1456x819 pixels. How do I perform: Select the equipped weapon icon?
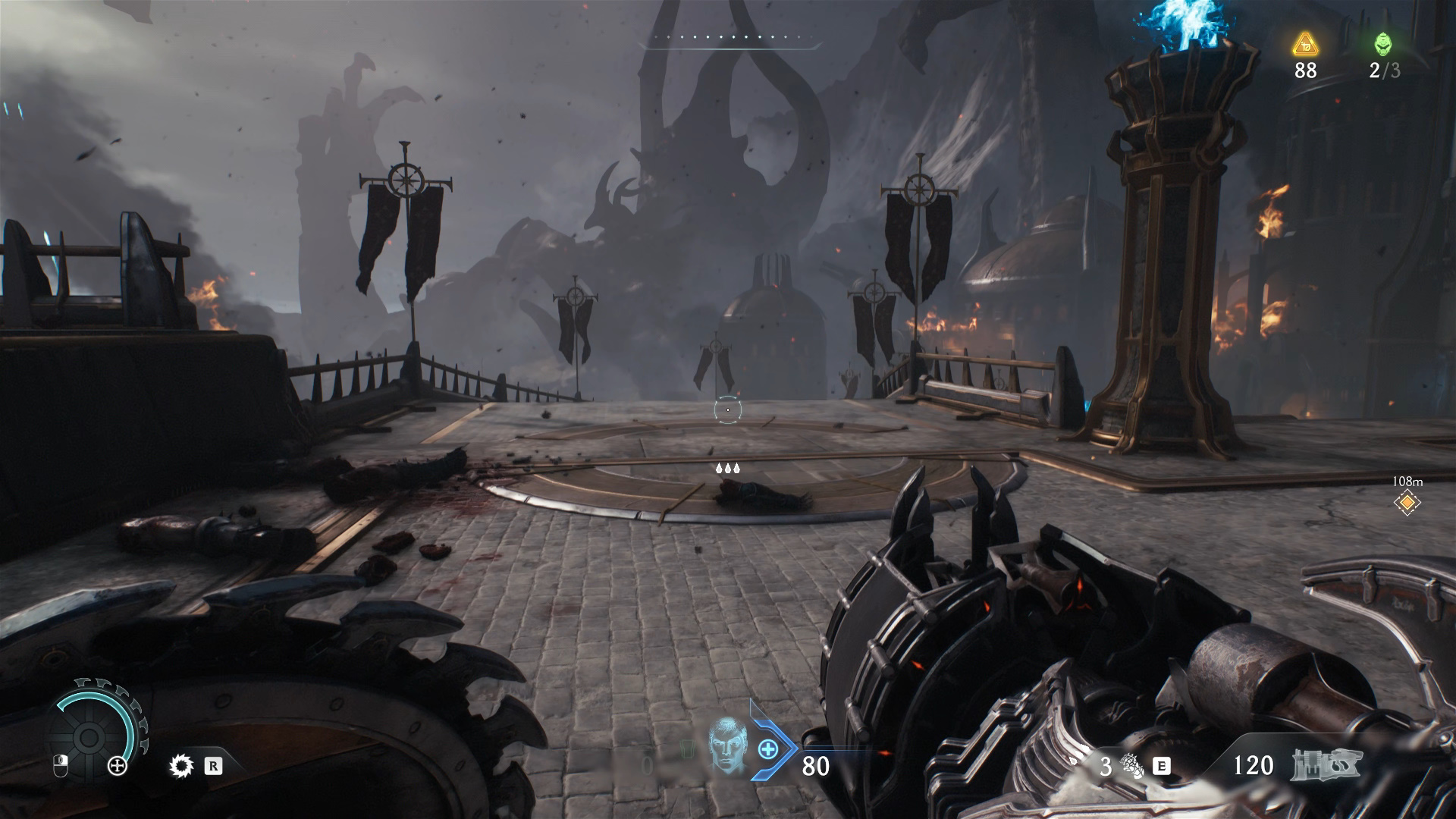(1326, 764)
